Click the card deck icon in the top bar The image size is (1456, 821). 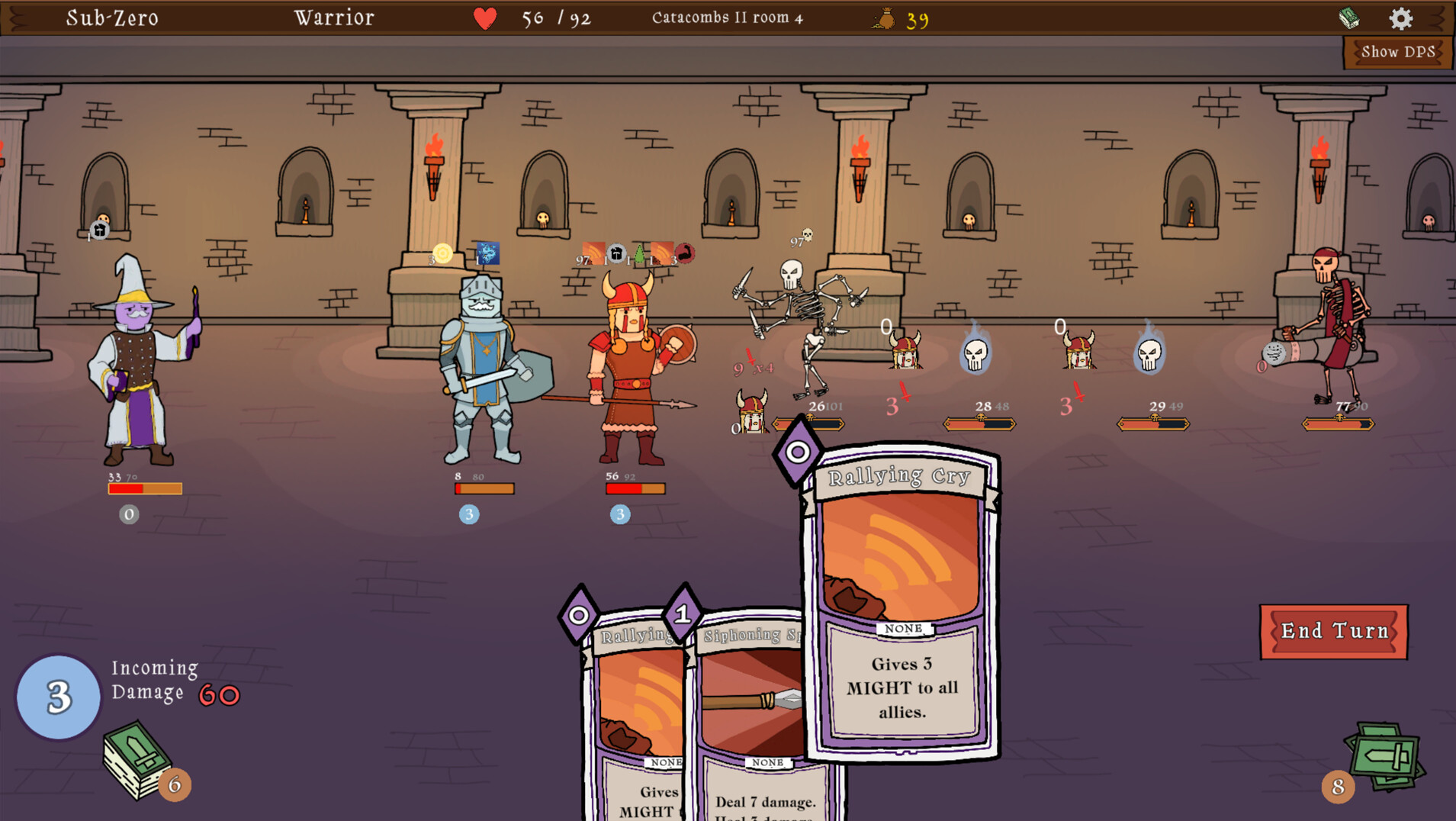click(1351, 18)
